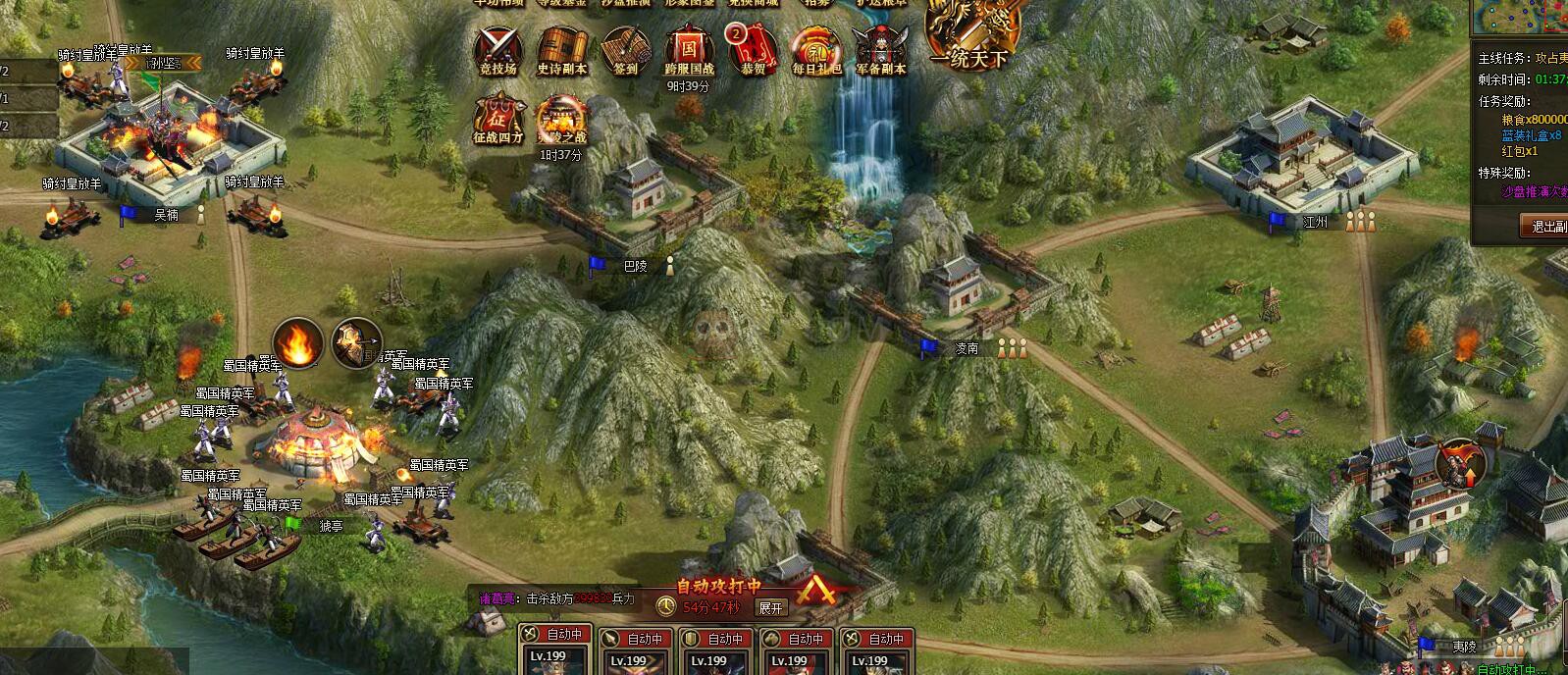This screenshot has width=1568, height=675.
Task: Activate the helmeted warrior skill icon
Action: coord(355,343)
